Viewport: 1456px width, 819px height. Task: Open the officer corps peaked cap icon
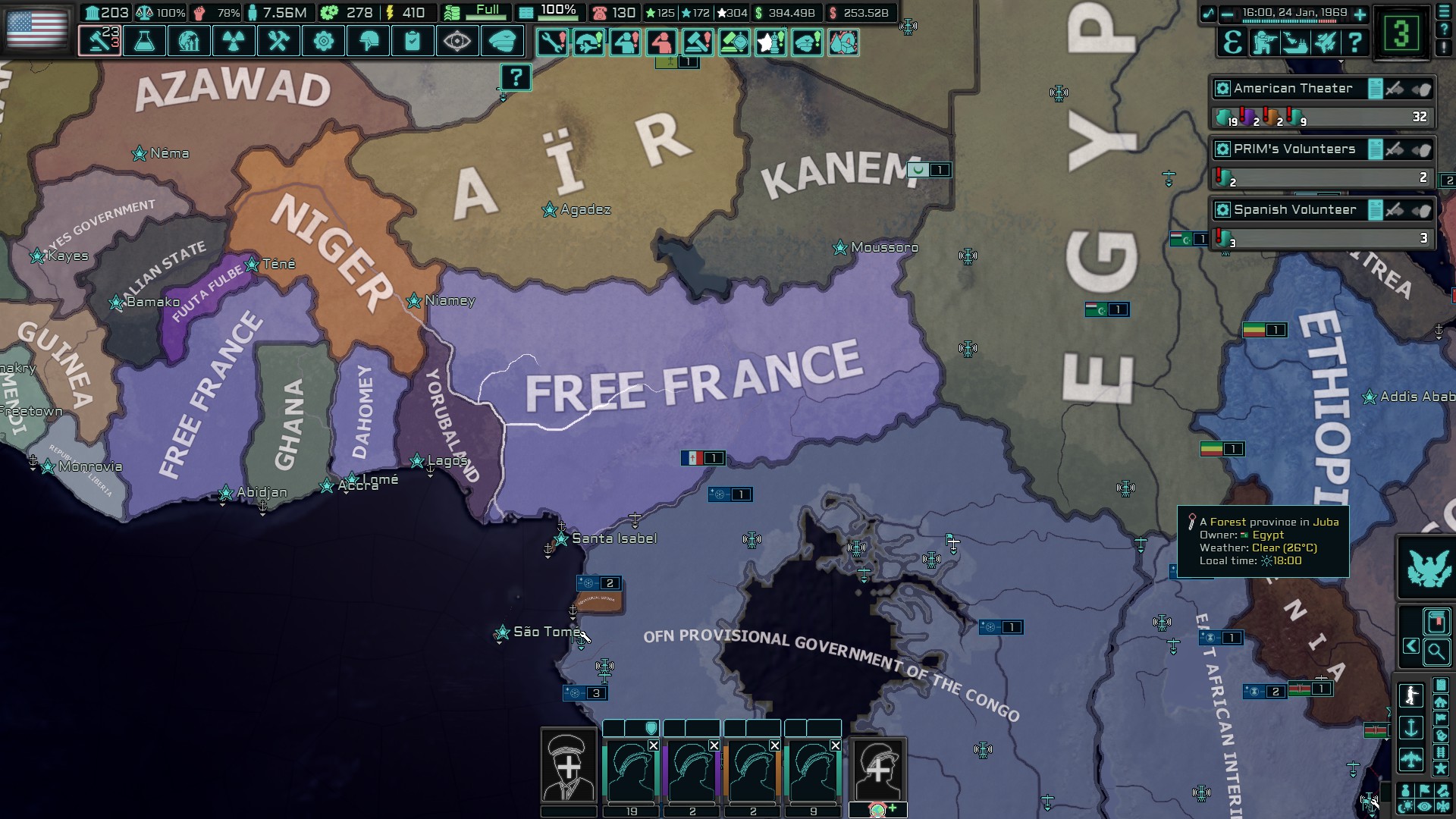tap(502, 42)
